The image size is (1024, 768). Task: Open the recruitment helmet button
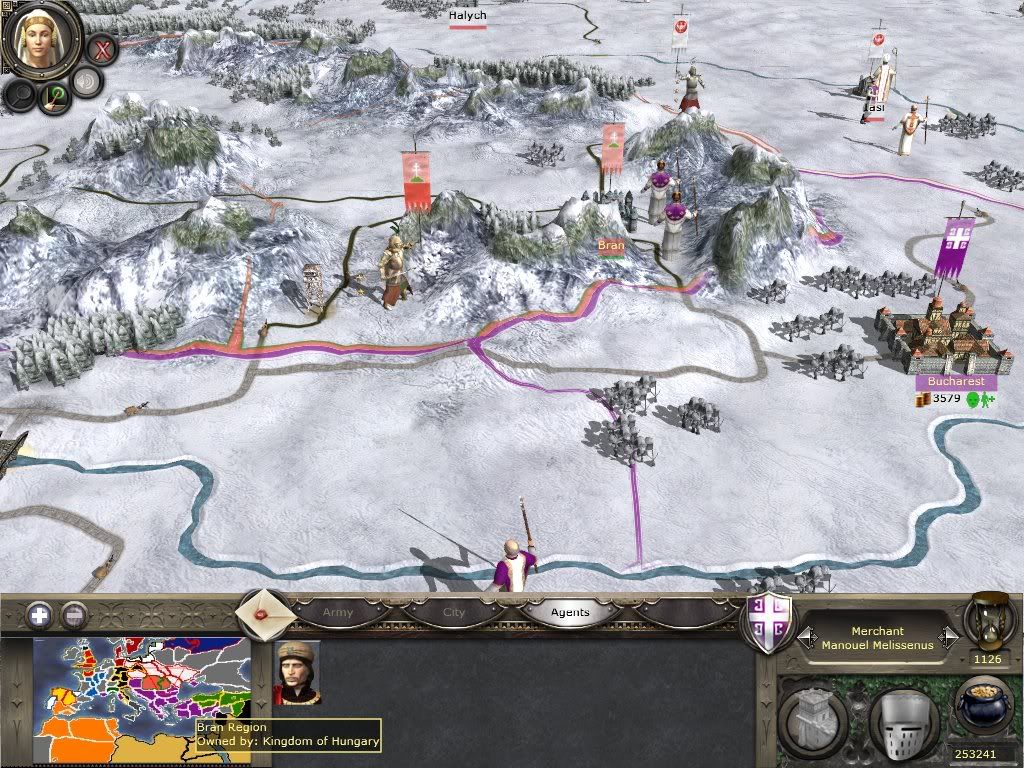pos(901,717)
